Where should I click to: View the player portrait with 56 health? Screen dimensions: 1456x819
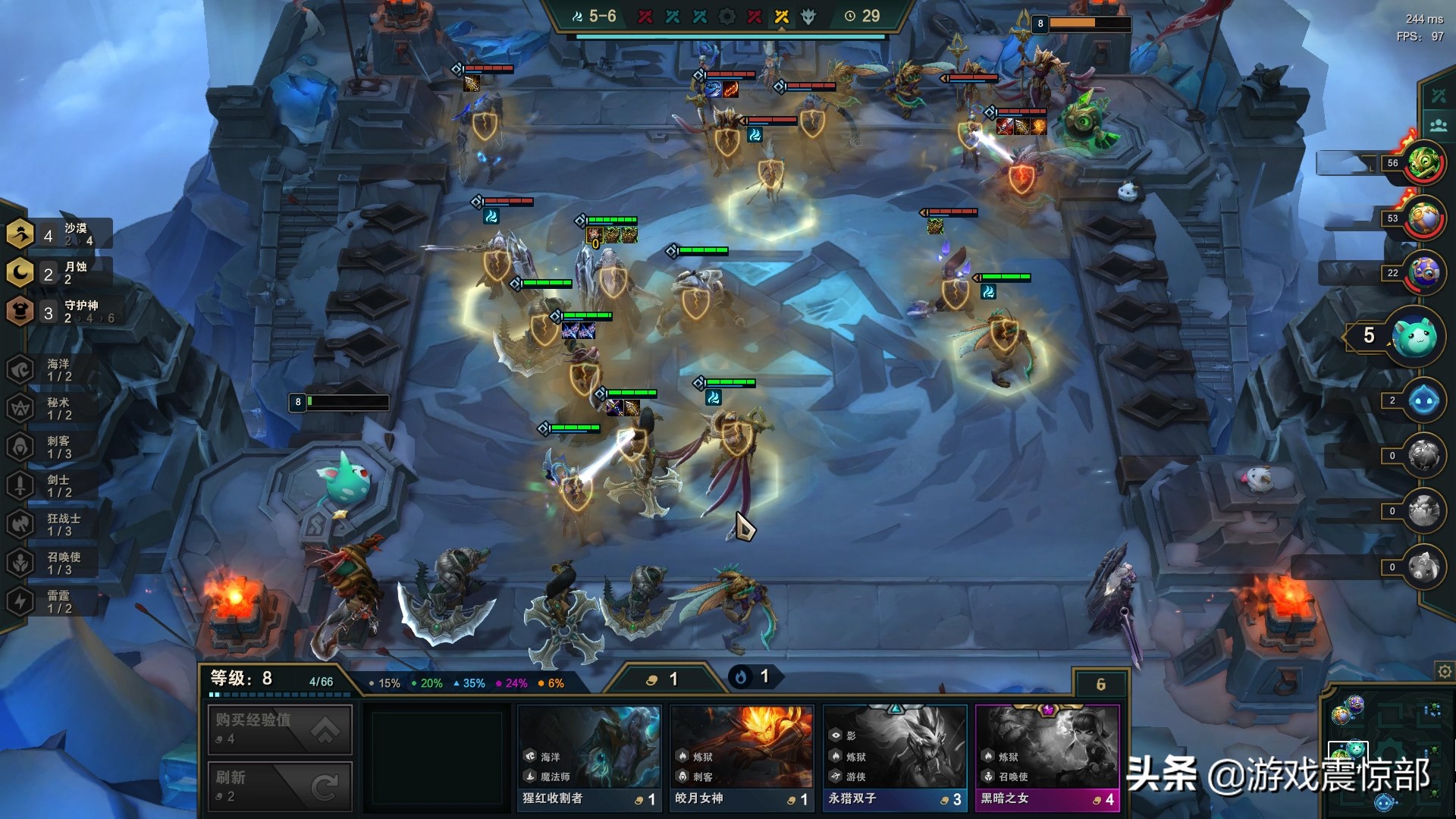point(1423,162)
